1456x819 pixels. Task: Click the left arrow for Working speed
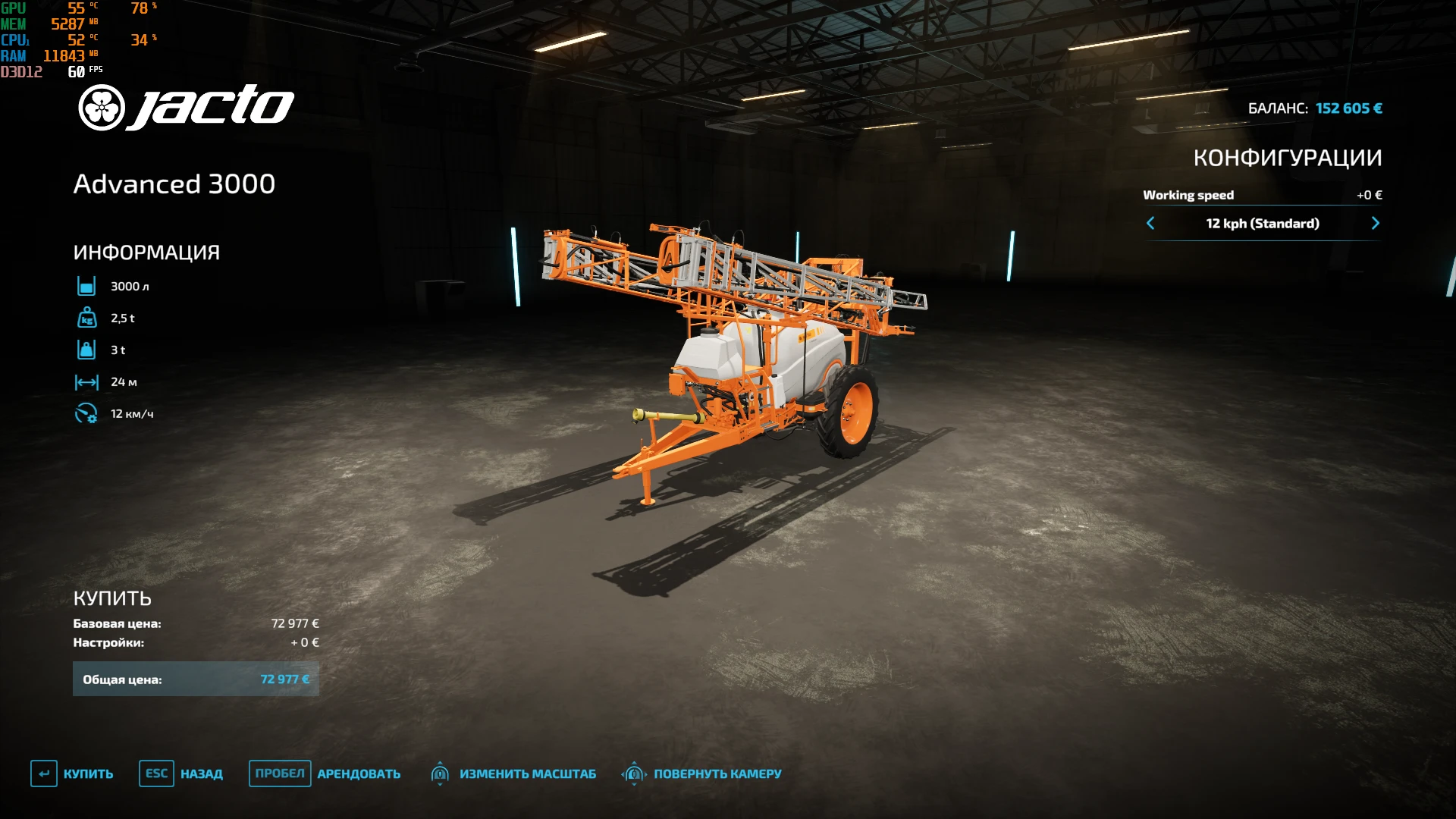[1150, 223]
